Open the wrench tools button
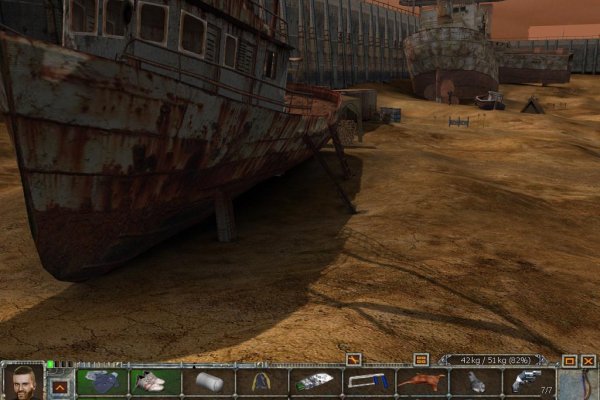 353,359
